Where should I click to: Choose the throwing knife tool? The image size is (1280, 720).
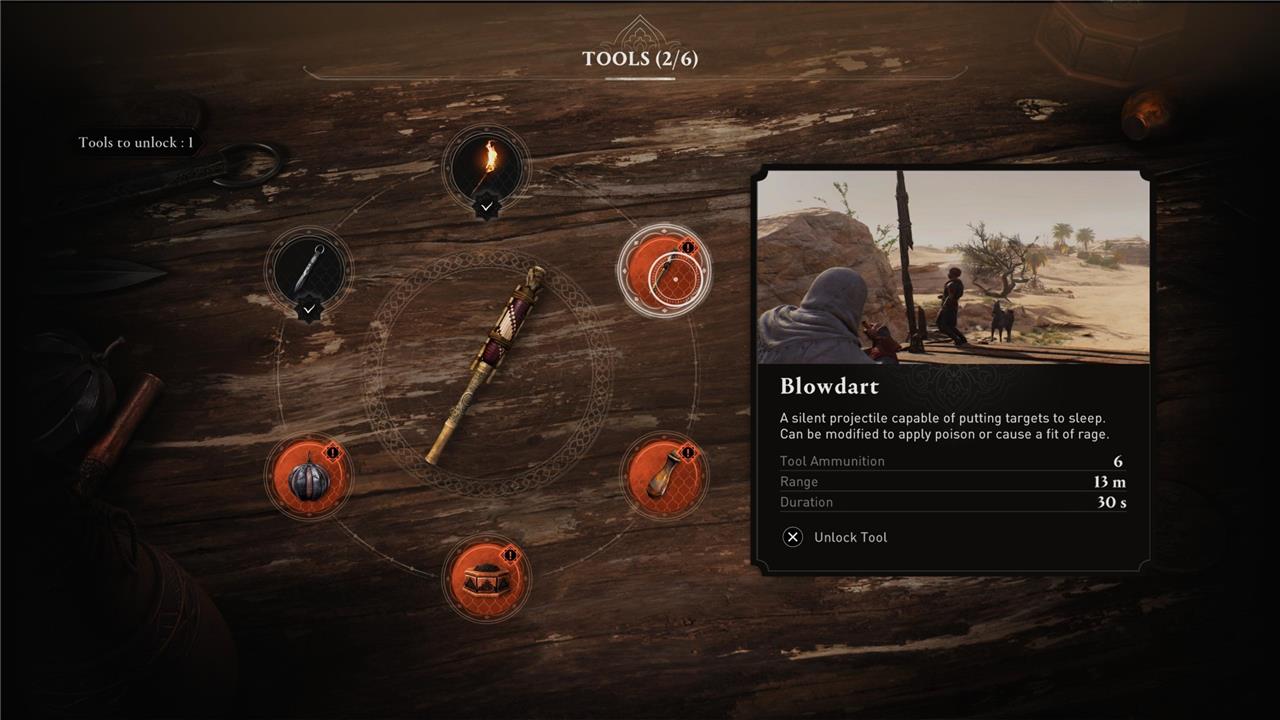click(309, 268)
